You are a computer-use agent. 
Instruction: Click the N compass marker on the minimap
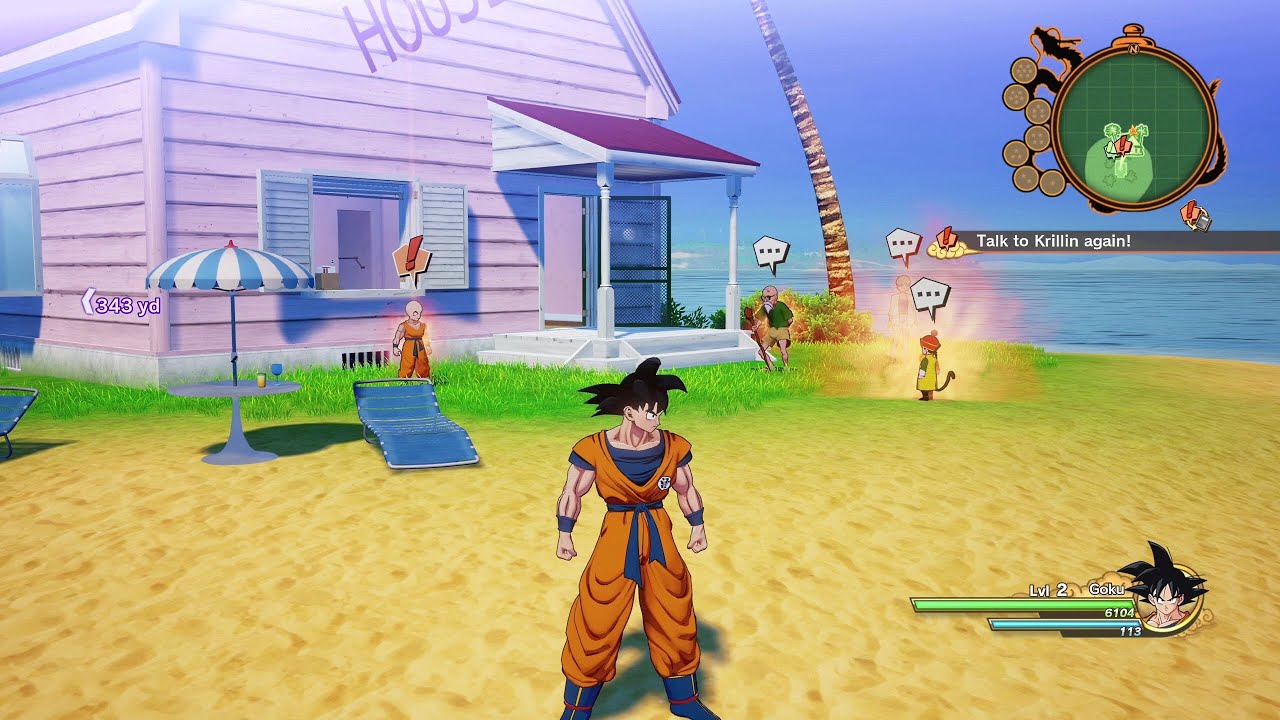1134,49
